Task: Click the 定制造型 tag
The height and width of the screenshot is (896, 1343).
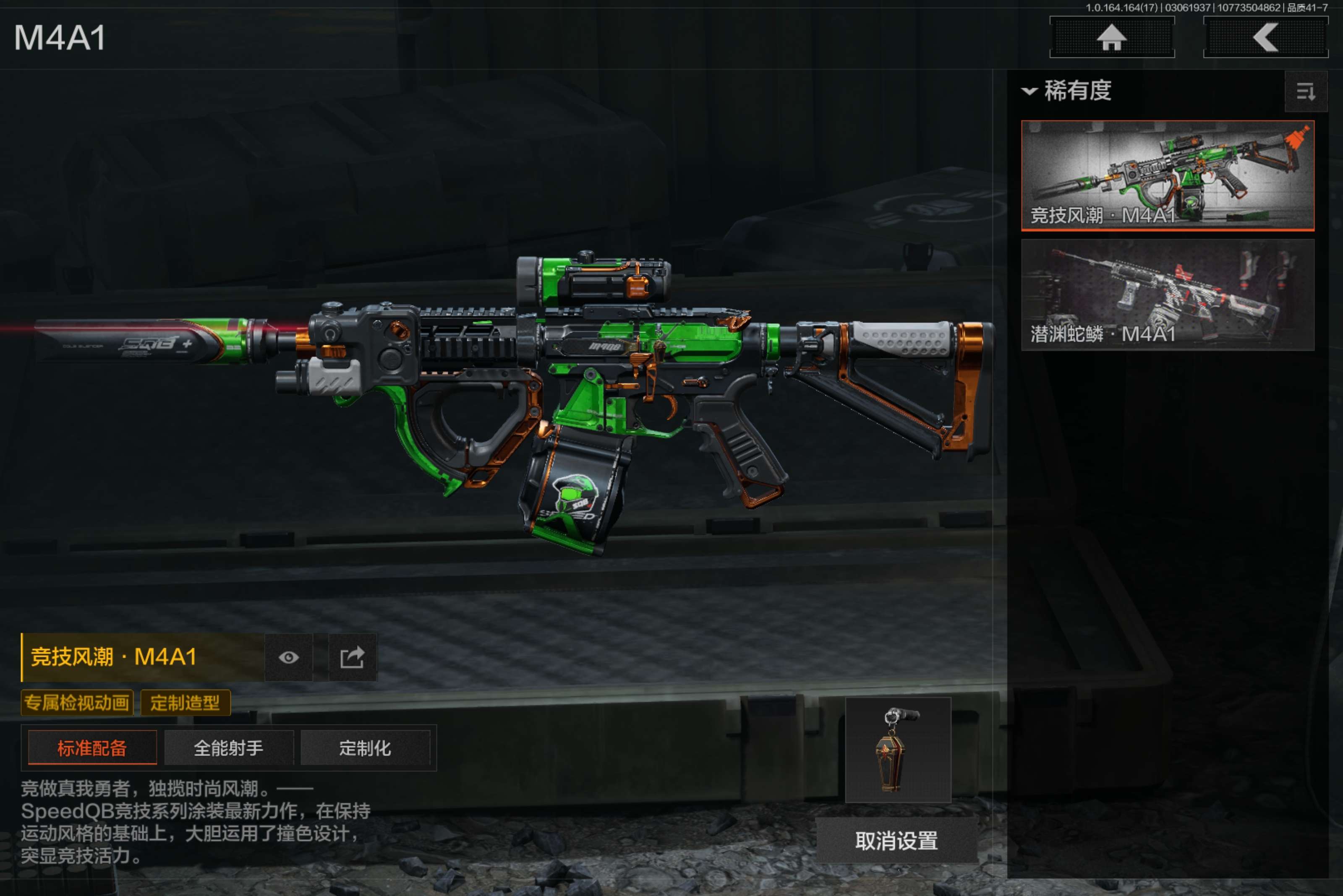Action: tap(185, 702)
